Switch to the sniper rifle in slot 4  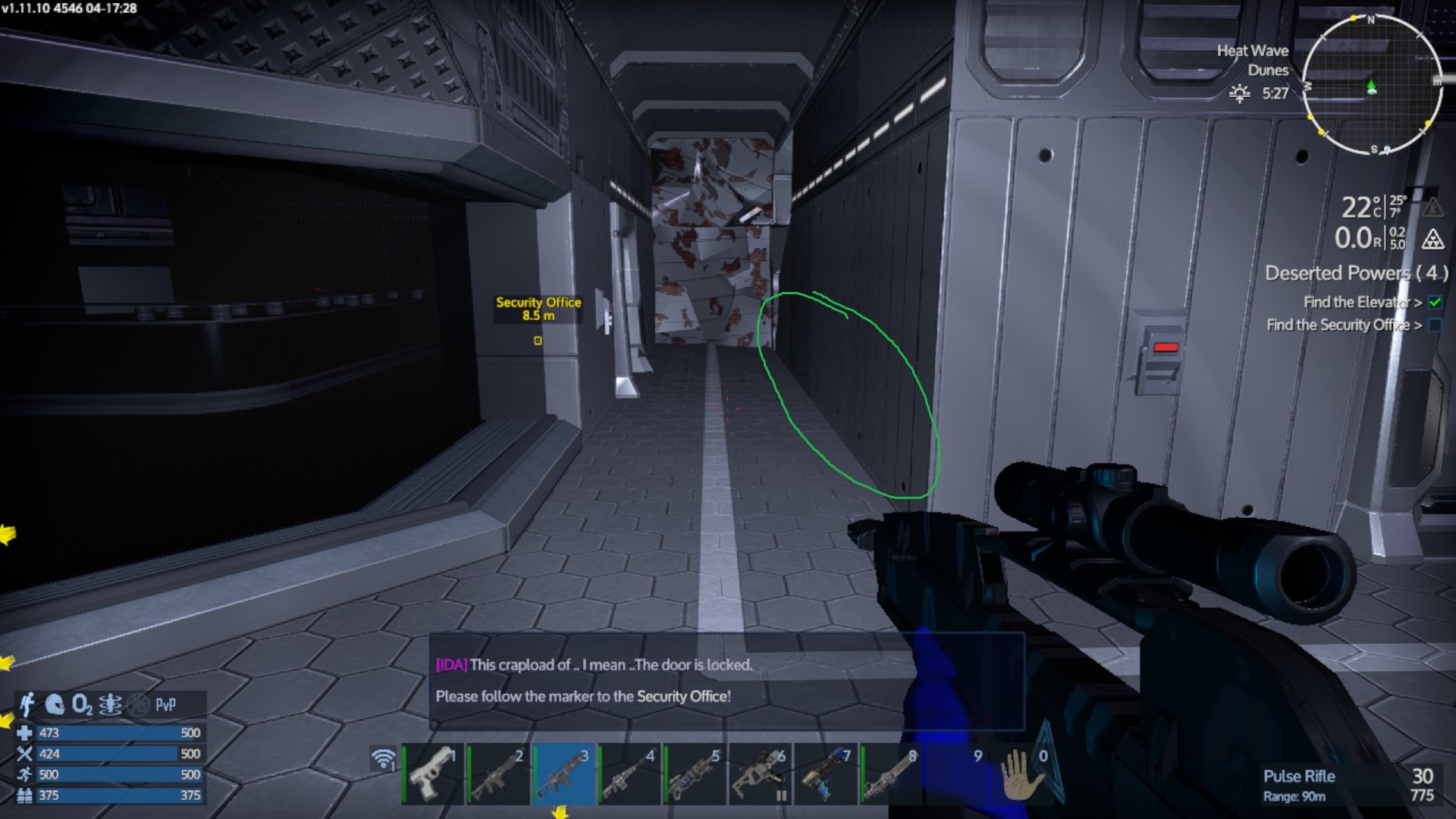pos(629,773)
